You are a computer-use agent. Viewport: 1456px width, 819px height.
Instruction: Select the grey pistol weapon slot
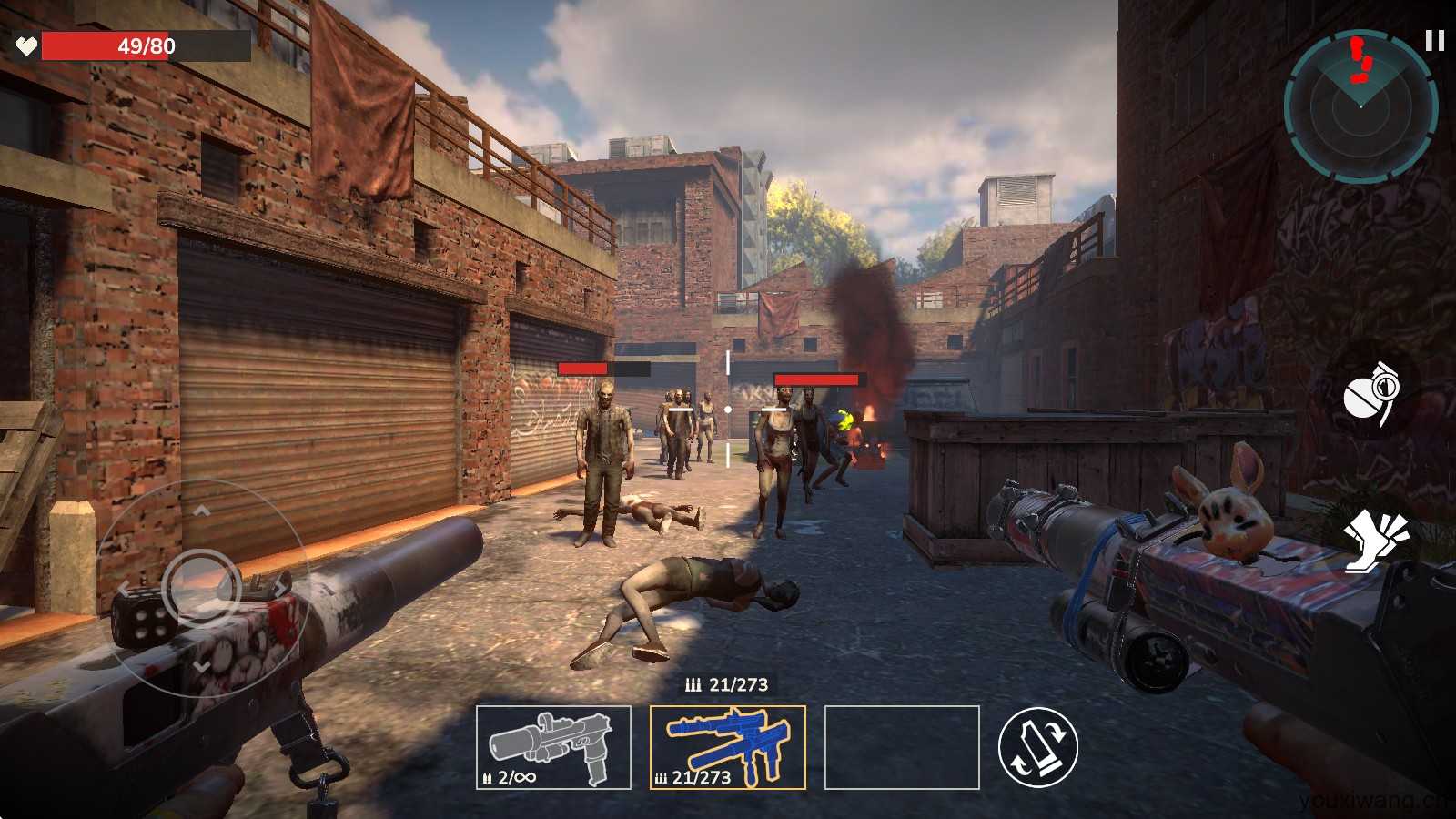click(x=553, y=747)
